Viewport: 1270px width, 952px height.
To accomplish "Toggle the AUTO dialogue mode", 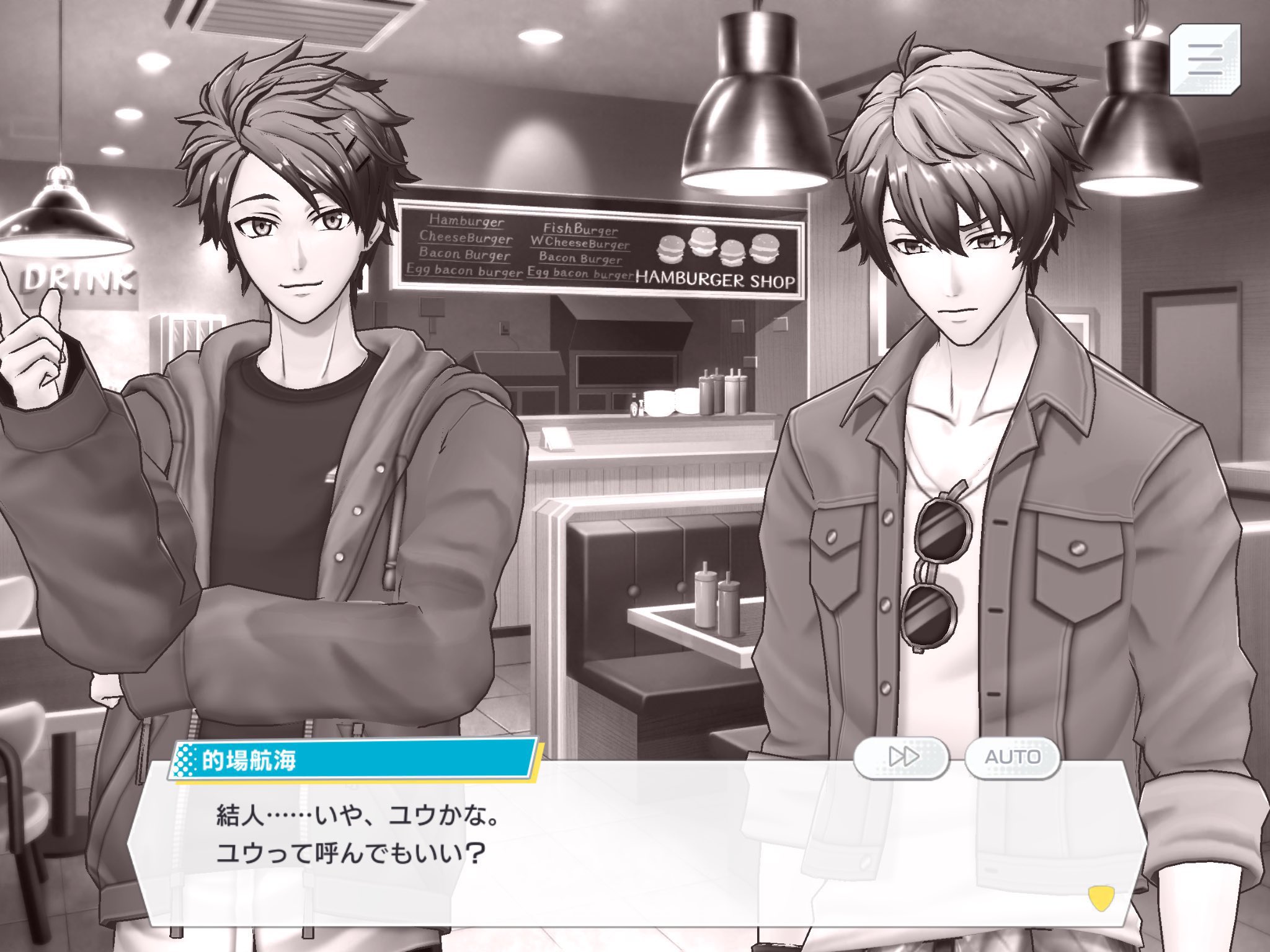I will [x=1011, y=757].
